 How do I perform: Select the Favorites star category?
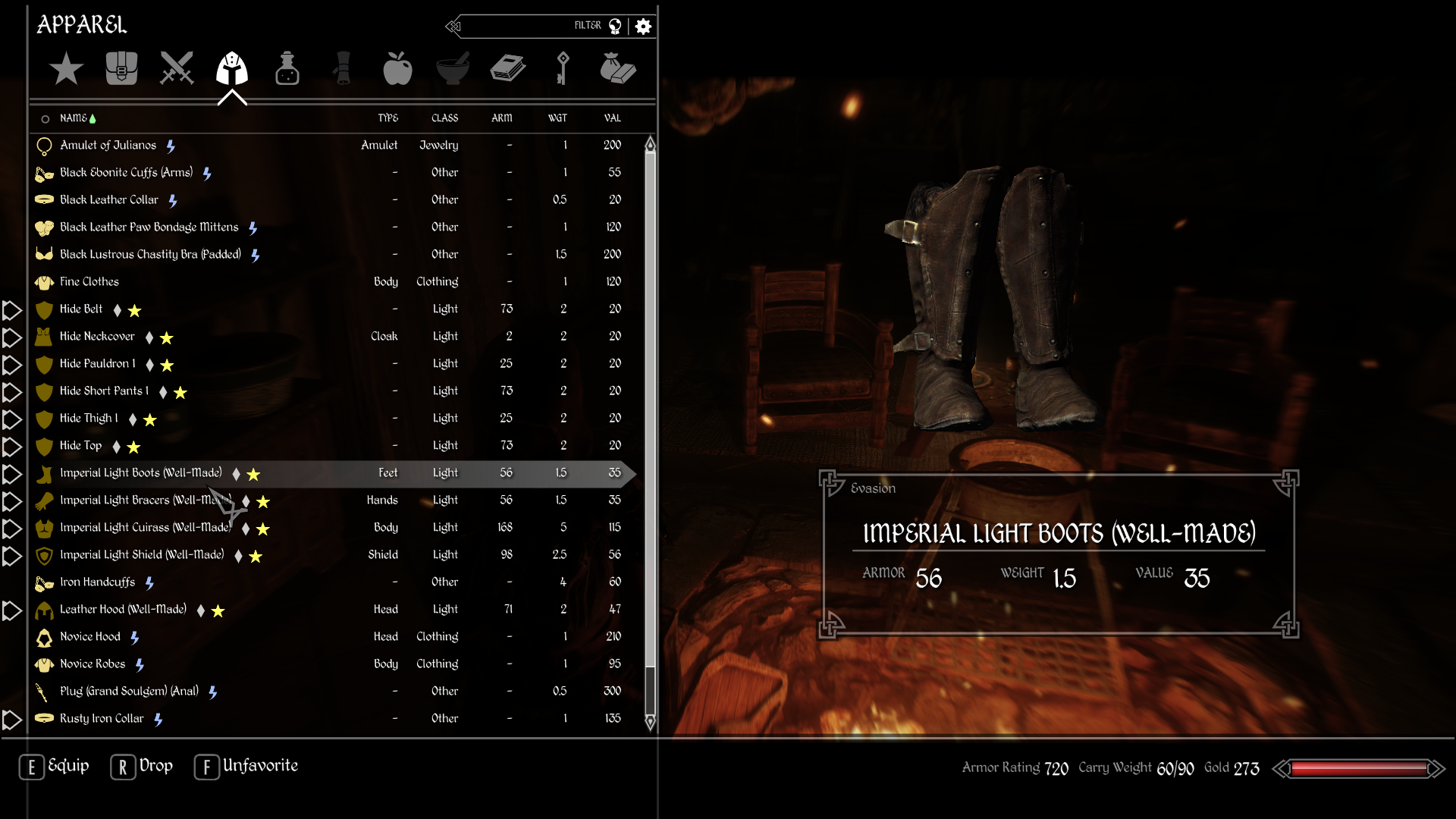coord(66,68)
